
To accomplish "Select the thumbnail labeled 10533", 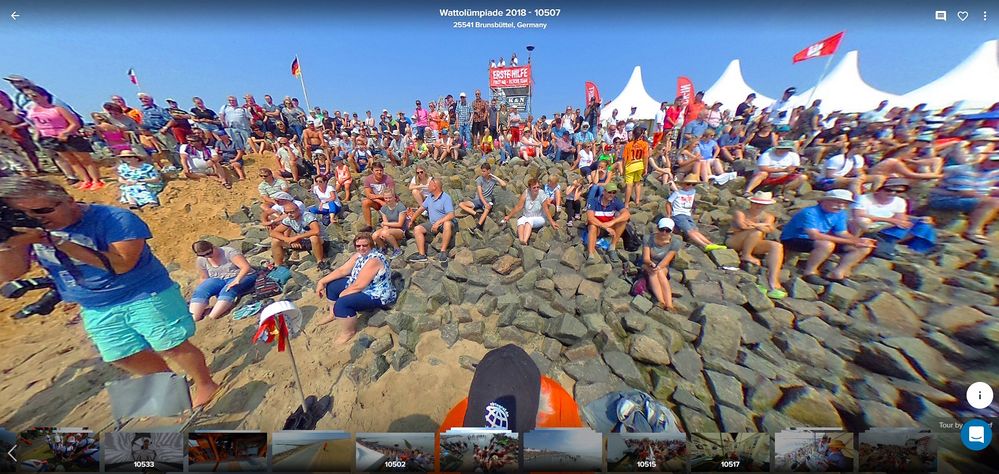I will (x=144, y=452).
